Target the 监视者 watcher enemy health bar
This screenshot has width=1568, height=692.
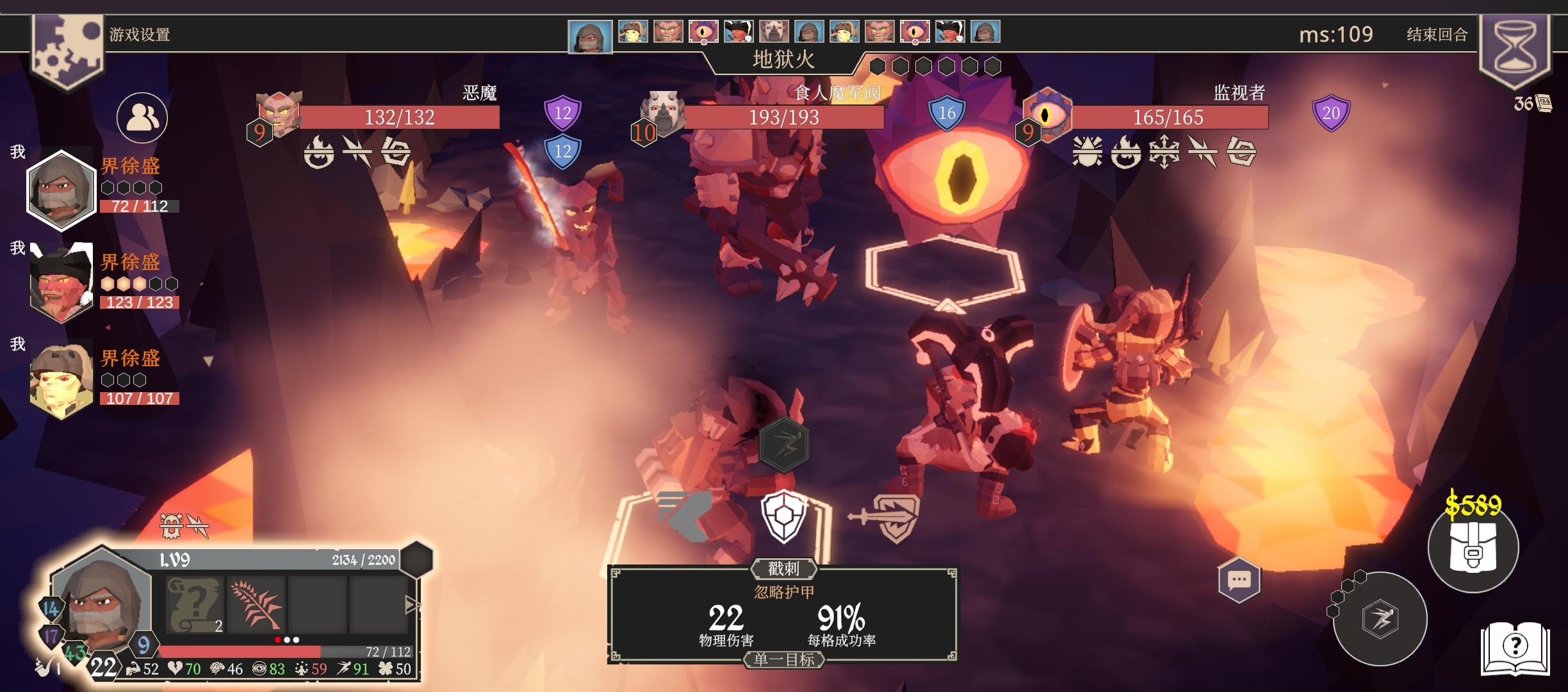pos(1168,117)
